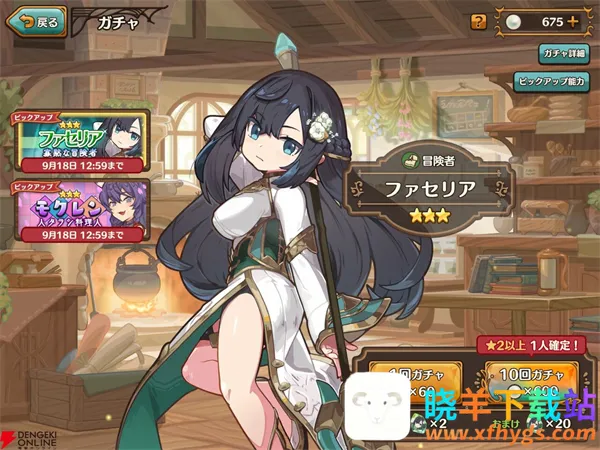Select the purple-haired pickup banner
This screenshot has width=600, height=450.
(79, 206)
